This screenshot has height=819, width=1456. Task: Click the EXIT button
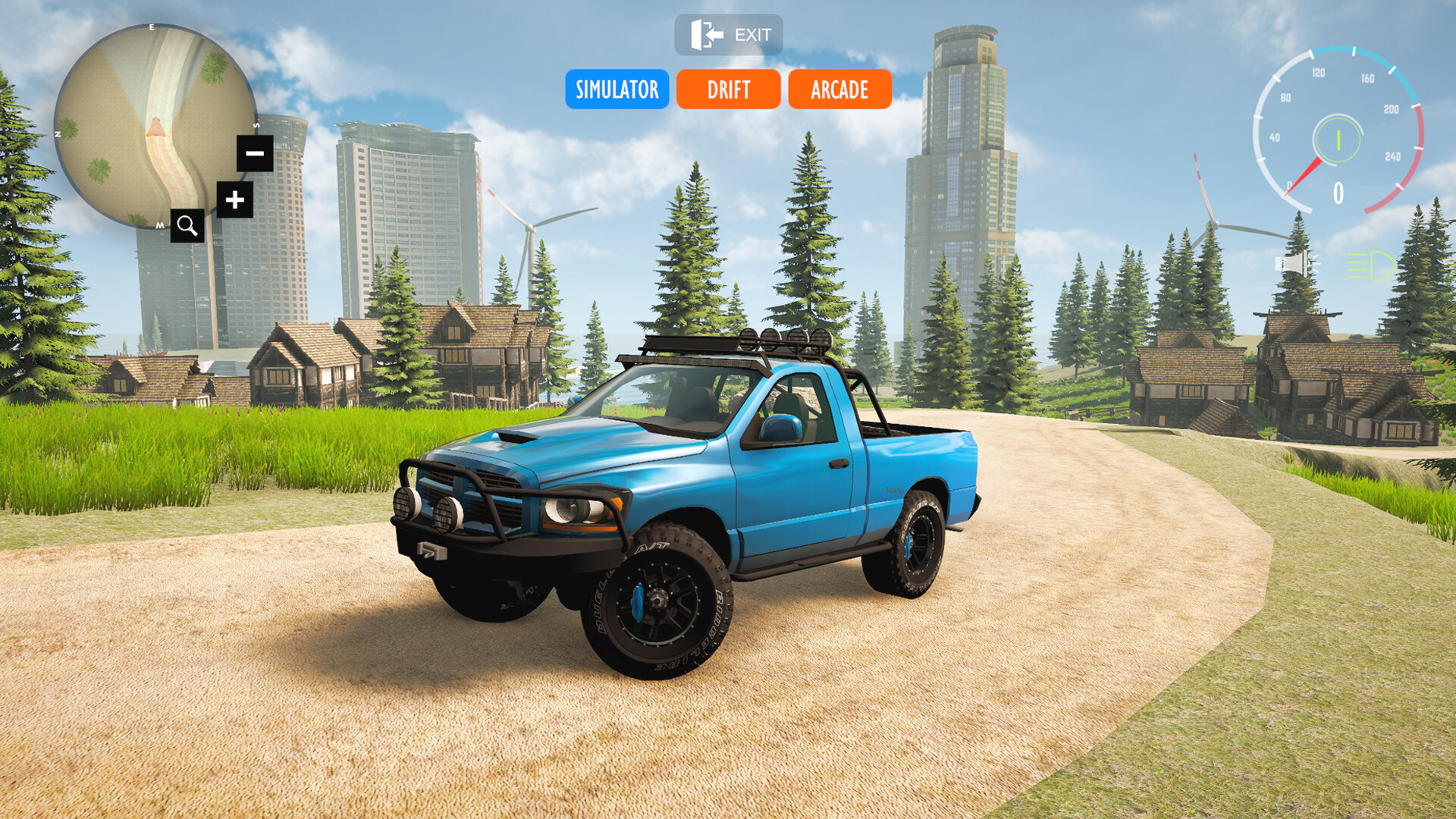tap(728, 33)
